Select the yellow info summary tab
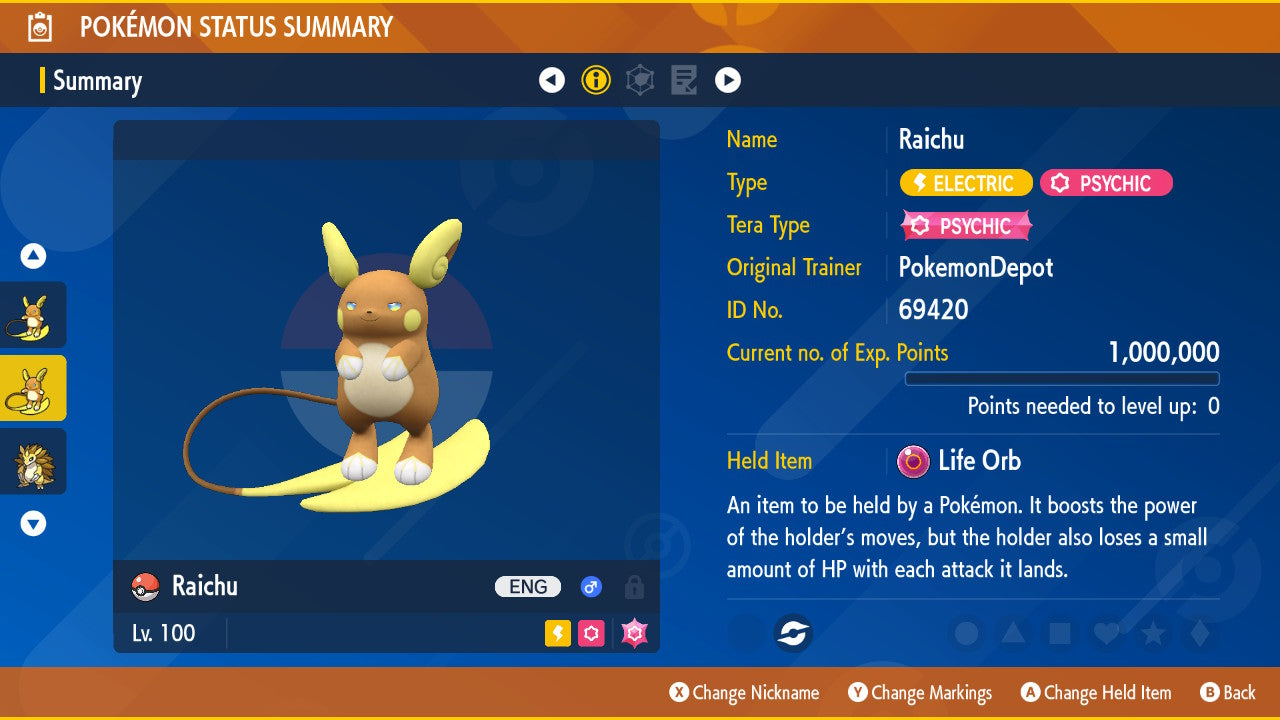Screen dimensions: 1280x720 pos(596,80)
